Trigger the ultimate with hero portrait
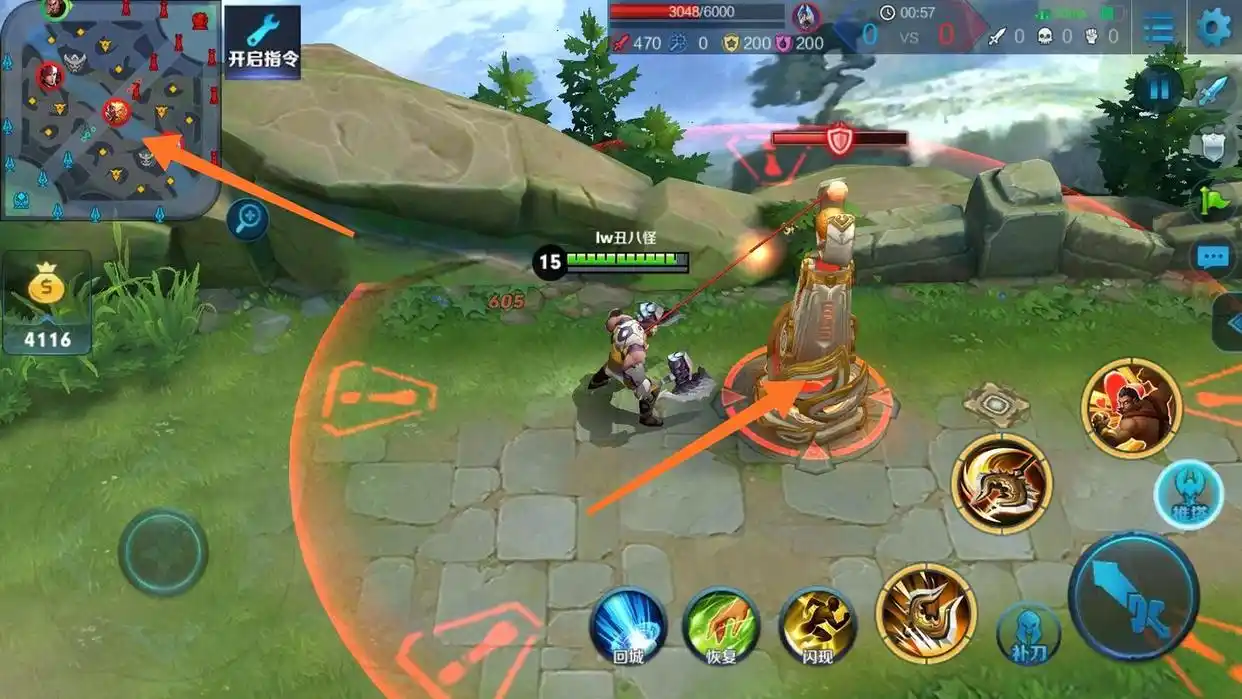The height and width of the screenshot is (699, 1242). coord(1131,408)
